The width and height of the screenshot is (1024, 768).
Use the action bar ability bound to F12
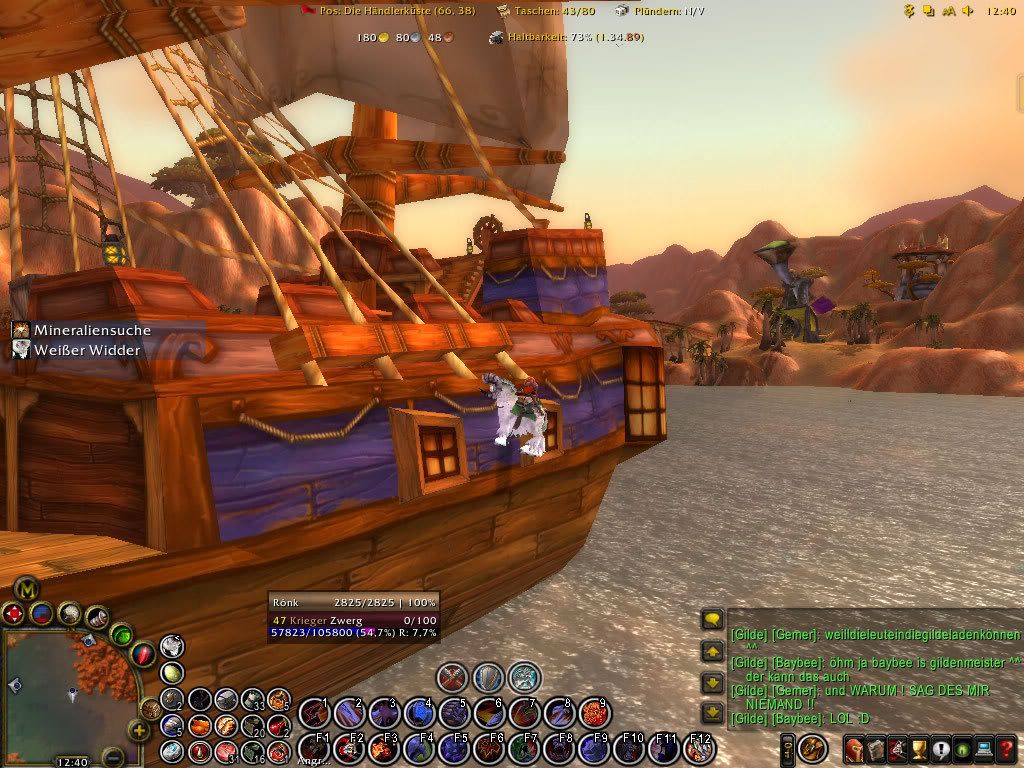[x=699, y=748]
